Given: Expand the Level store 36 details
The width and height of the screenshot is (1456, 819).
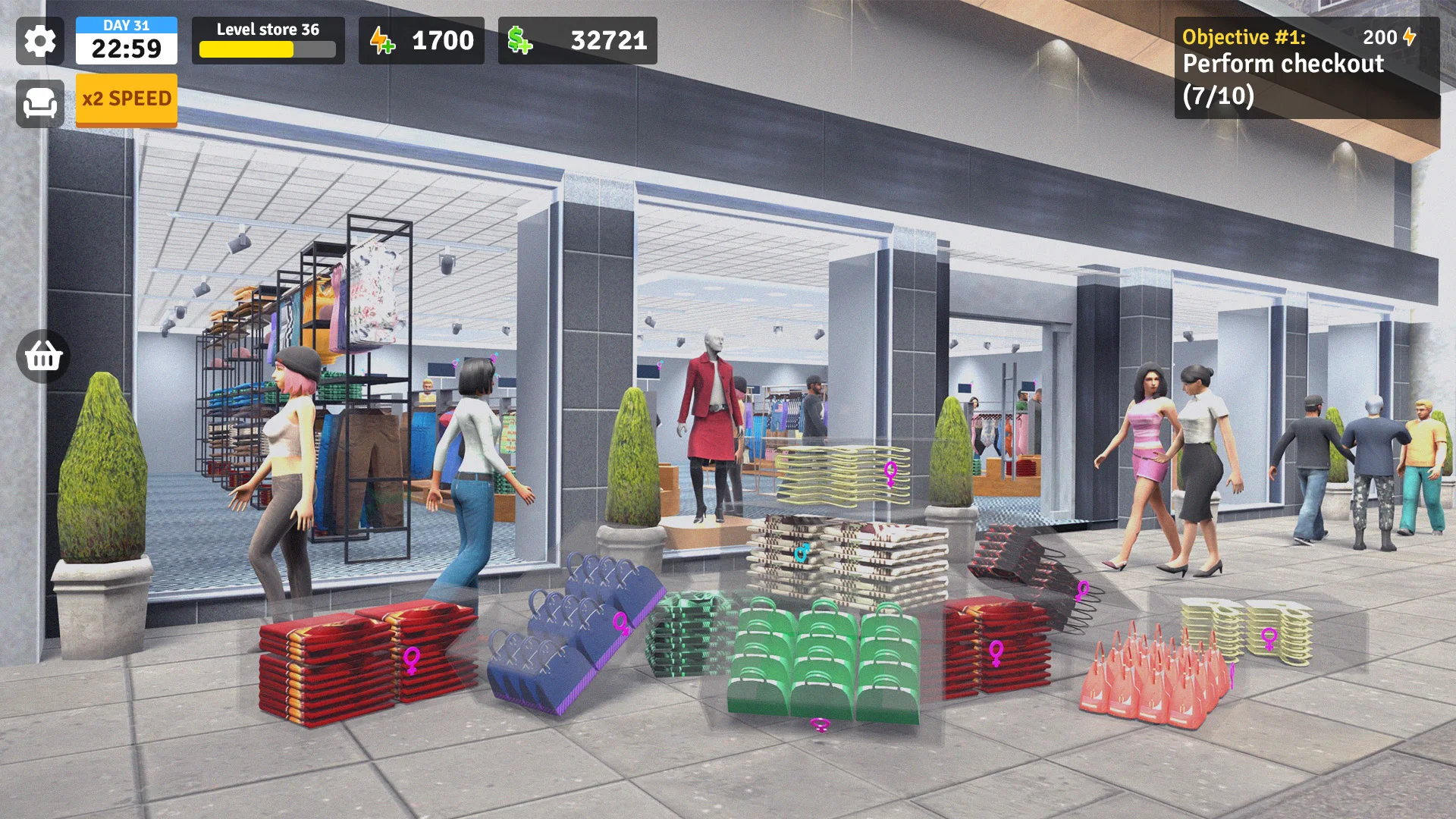Looking at the screenshot, I should pos(268,30).
